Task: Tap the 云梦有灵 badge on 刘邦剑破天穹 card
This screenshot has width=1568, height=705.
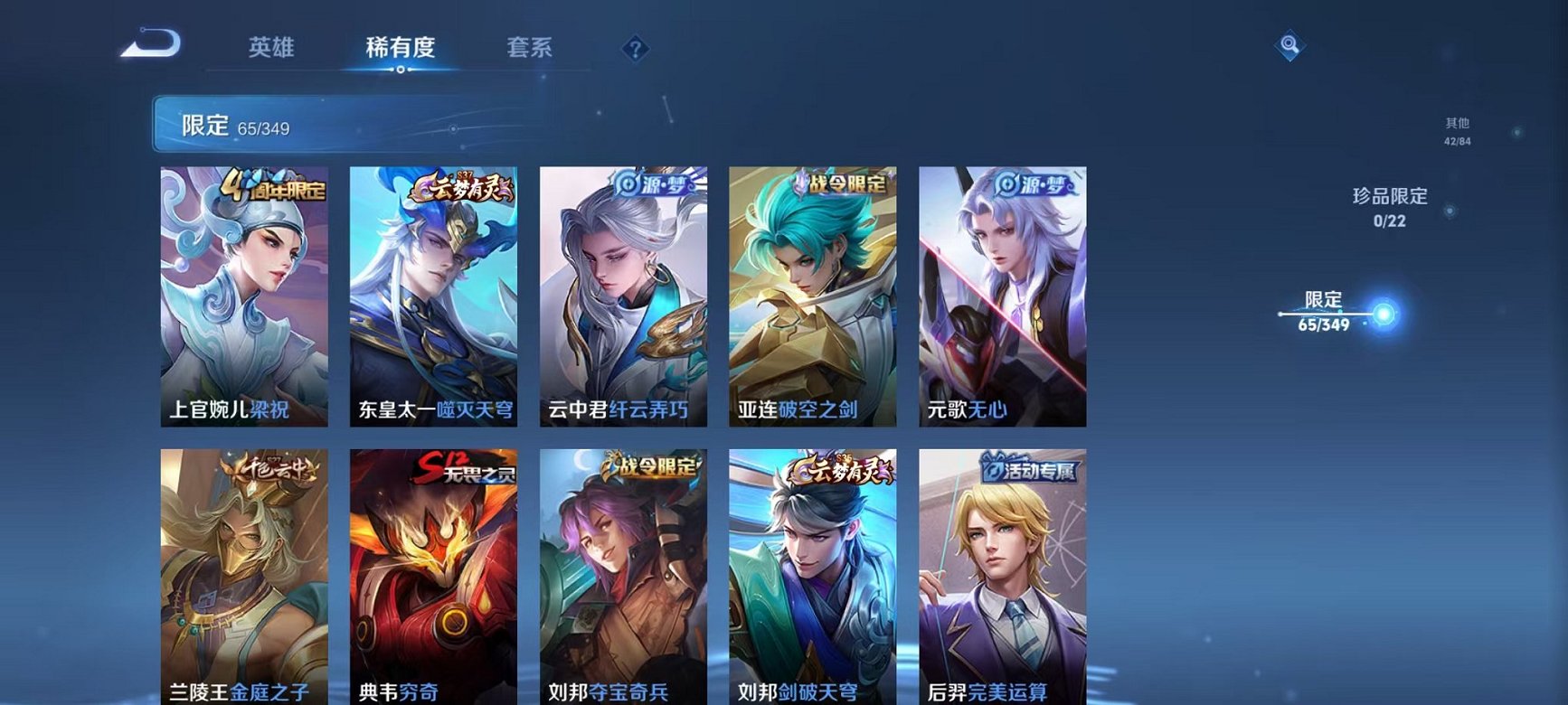Action: click(x=836, y=468)
